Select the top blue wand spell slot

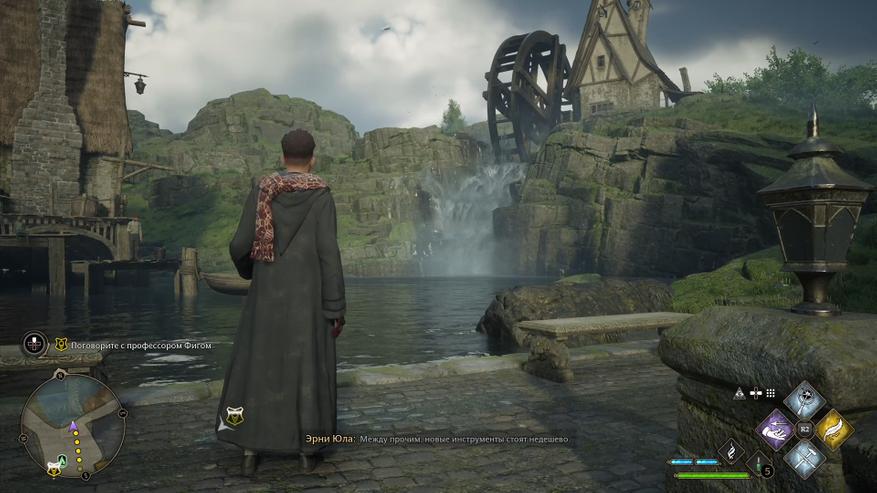[x=804, y=402]
